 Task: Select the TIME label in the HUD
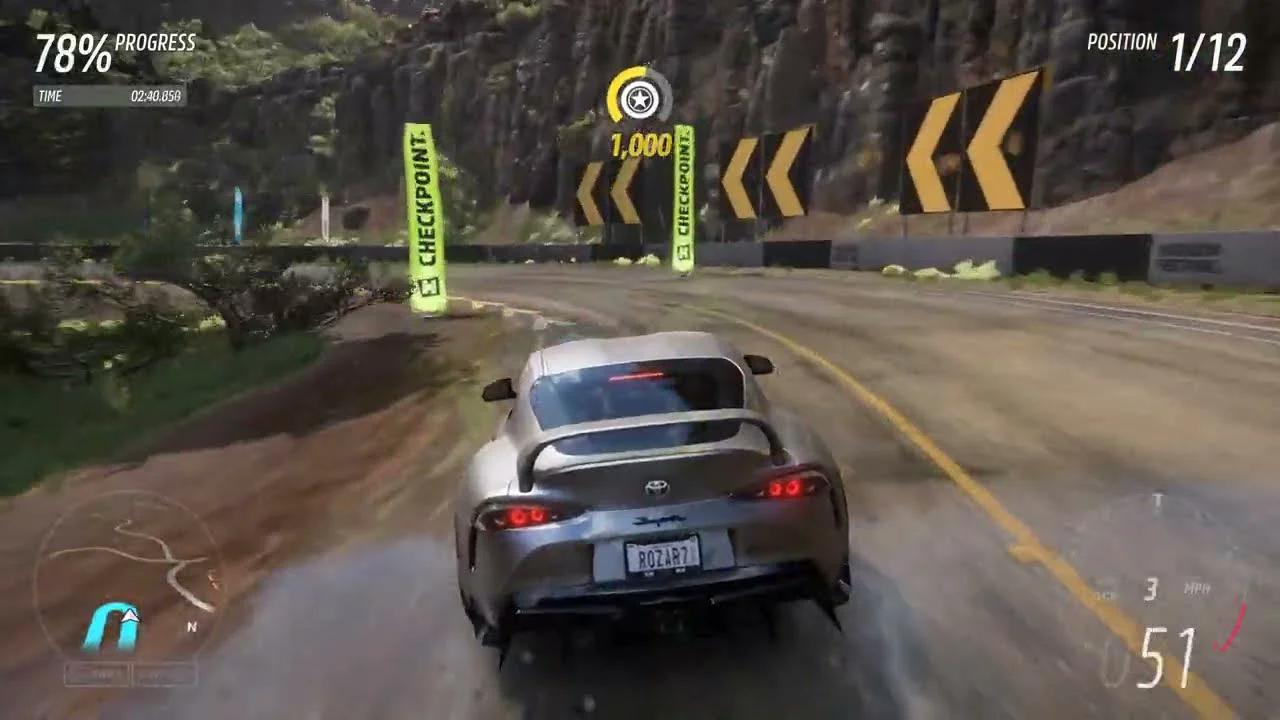(x=50, y=97)
